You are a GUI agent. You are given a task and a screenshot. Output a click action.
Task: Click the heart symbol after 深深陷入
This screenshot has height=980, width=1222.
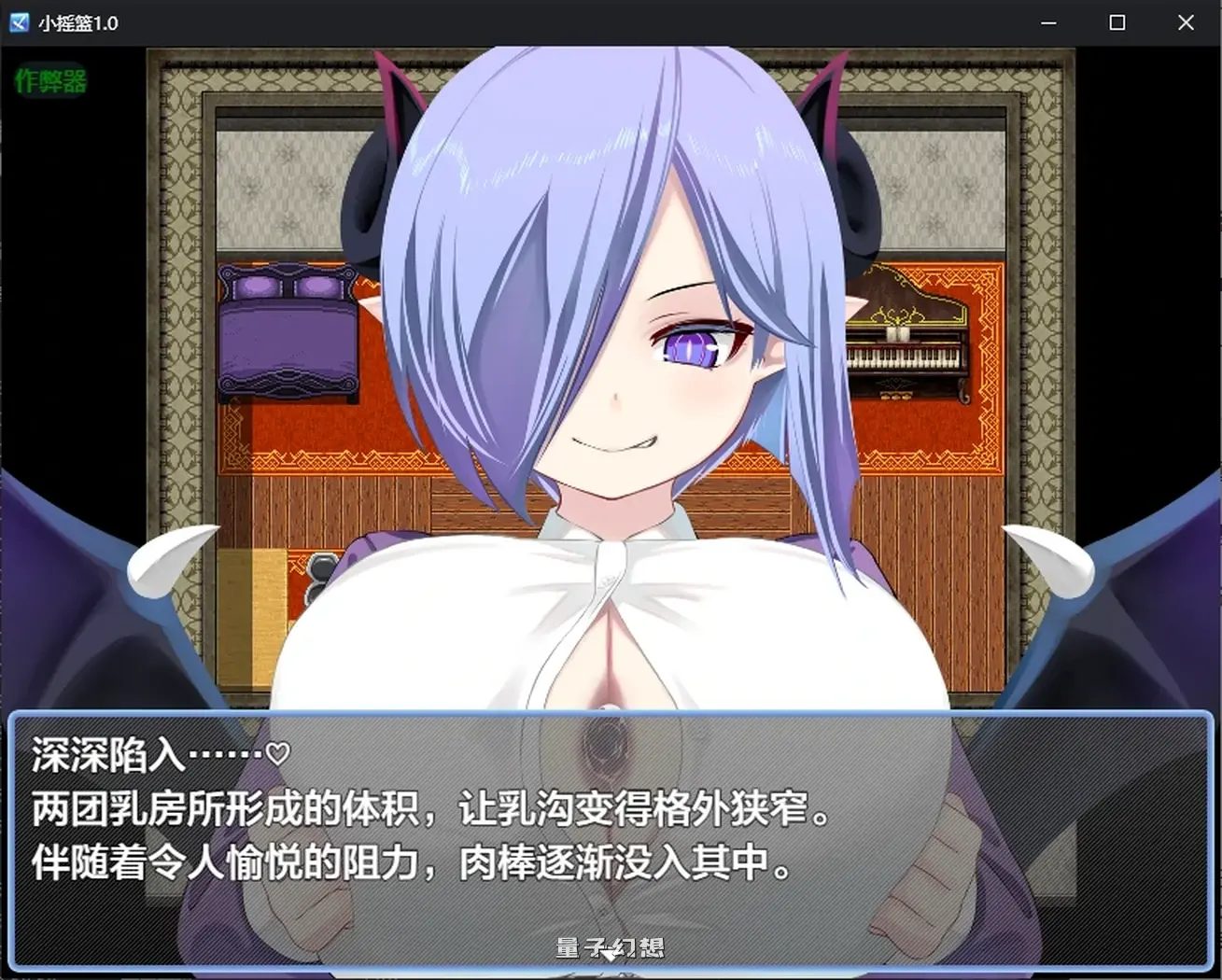tap(275, 752)
